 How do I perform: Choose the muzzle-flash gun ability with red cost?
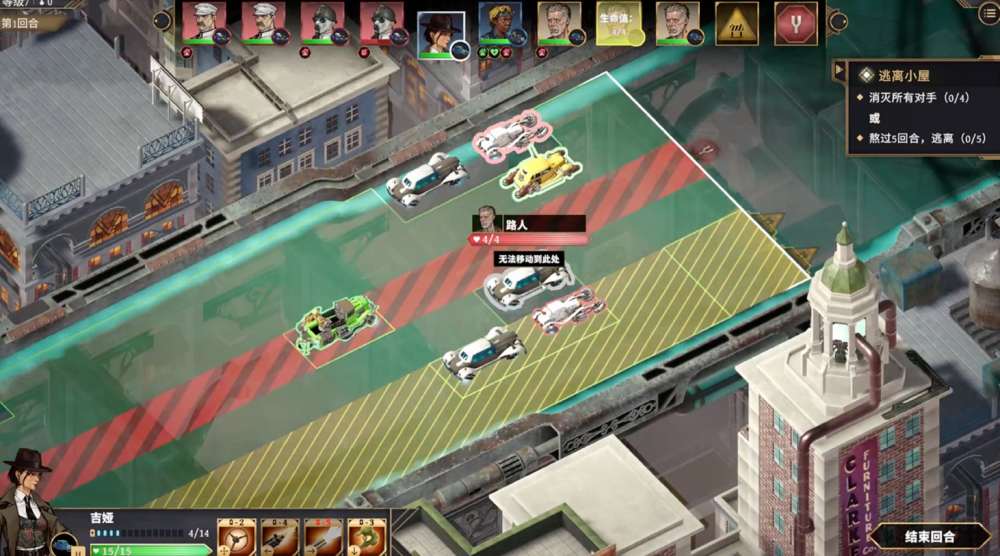click(x=325, y=537)
